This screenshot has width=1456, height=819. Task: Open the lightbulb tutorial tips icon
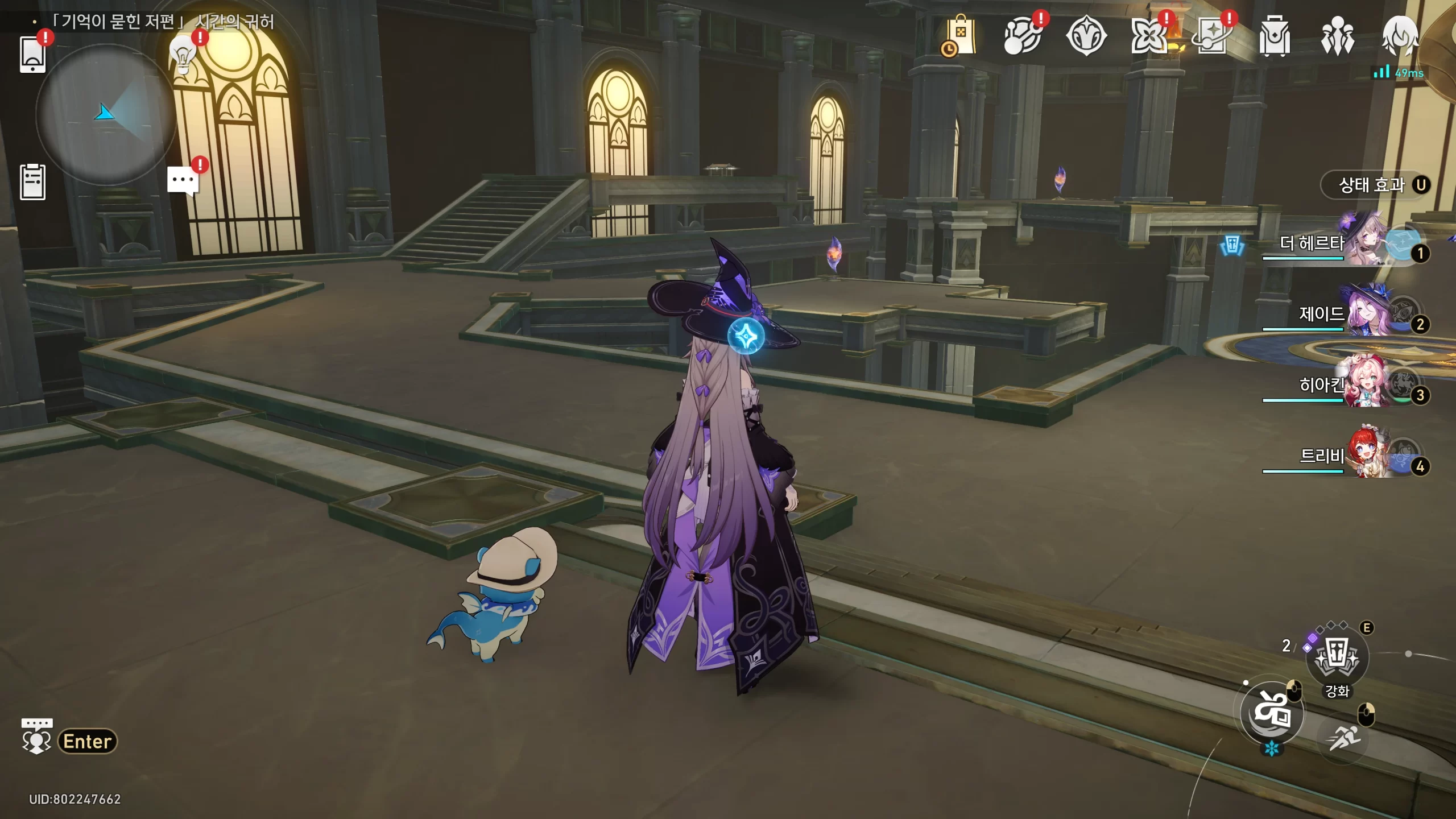tap(183, 54)
